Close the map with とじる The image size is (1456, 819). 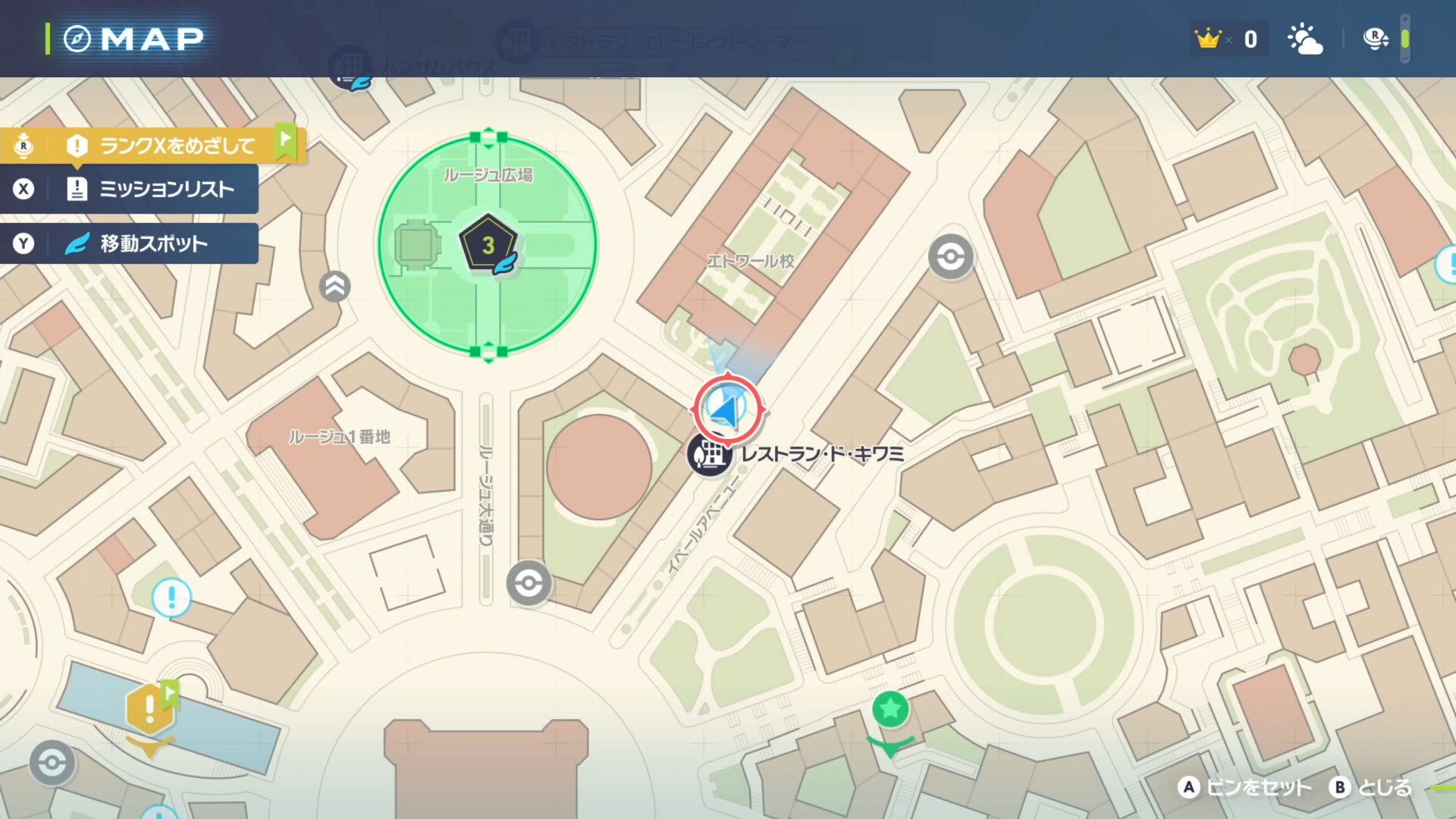1383,788
